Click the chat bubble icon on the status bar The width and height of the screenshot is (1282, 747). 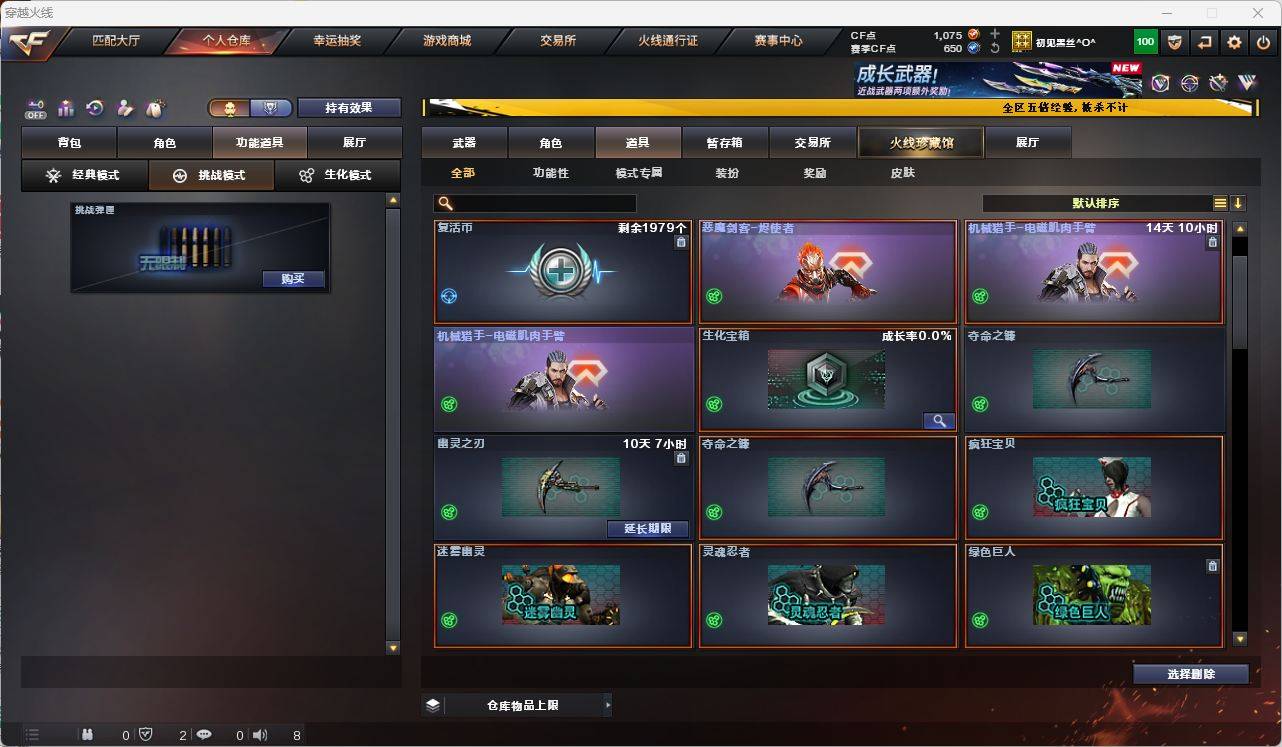[204, 735]
